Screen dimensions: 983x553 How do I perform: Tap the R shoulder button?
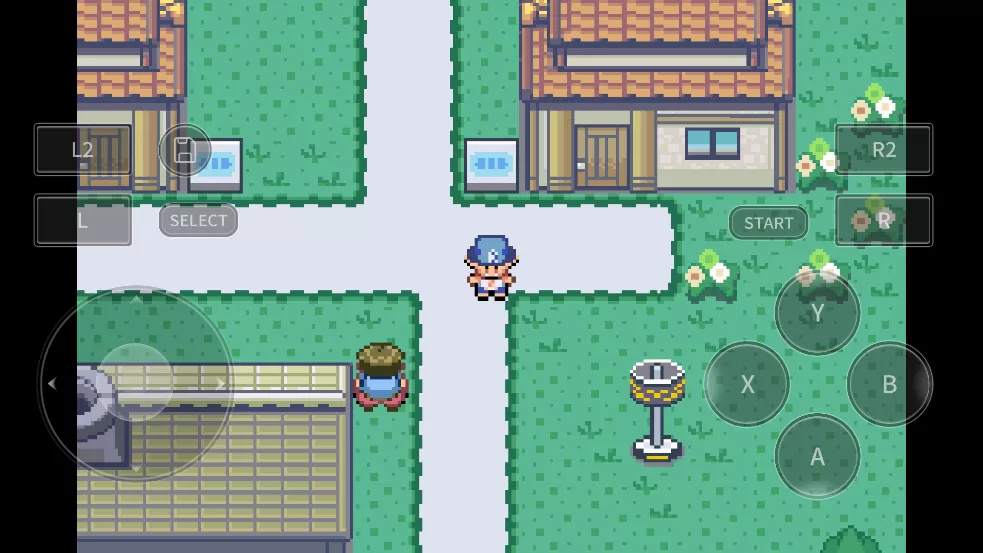(x=884, y=220)
